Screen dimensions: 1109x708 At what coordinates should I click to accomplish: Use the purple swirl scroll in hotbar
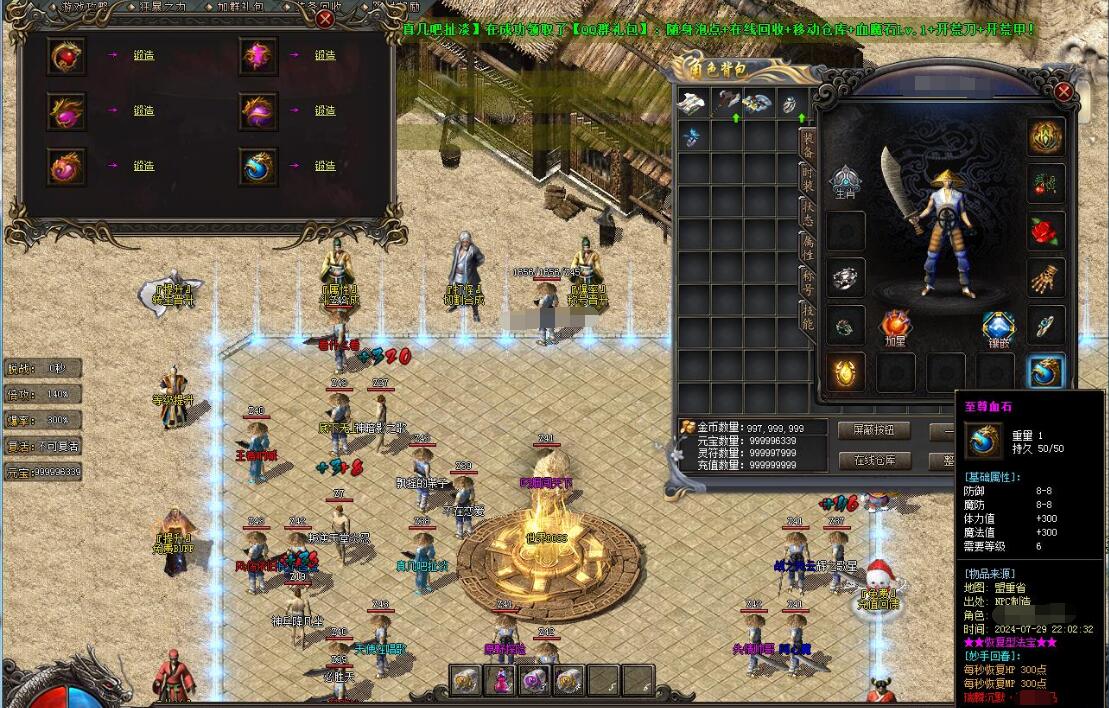534,680
